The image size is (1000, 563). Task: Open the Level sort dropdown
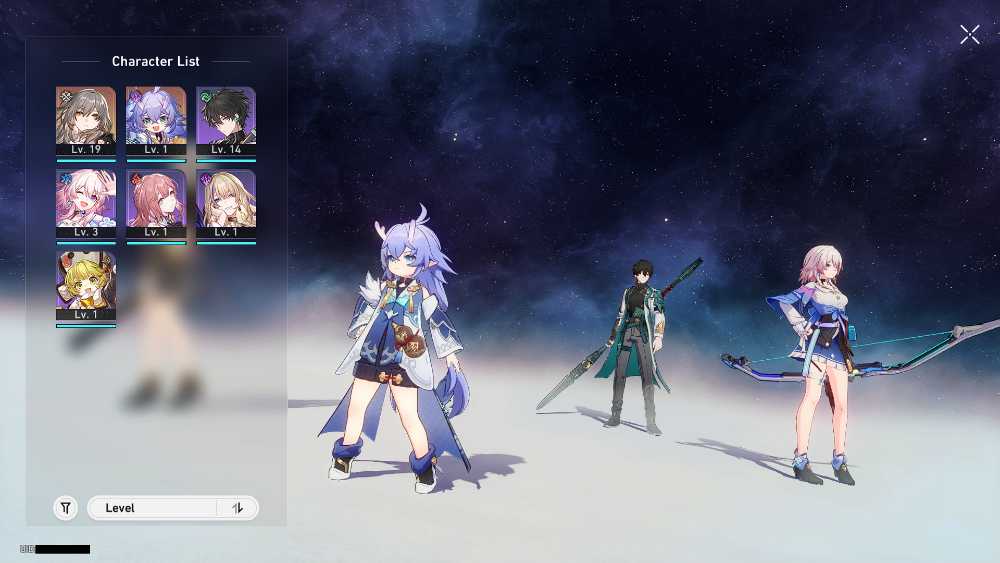pyautogui.click(x=152, y=508)
